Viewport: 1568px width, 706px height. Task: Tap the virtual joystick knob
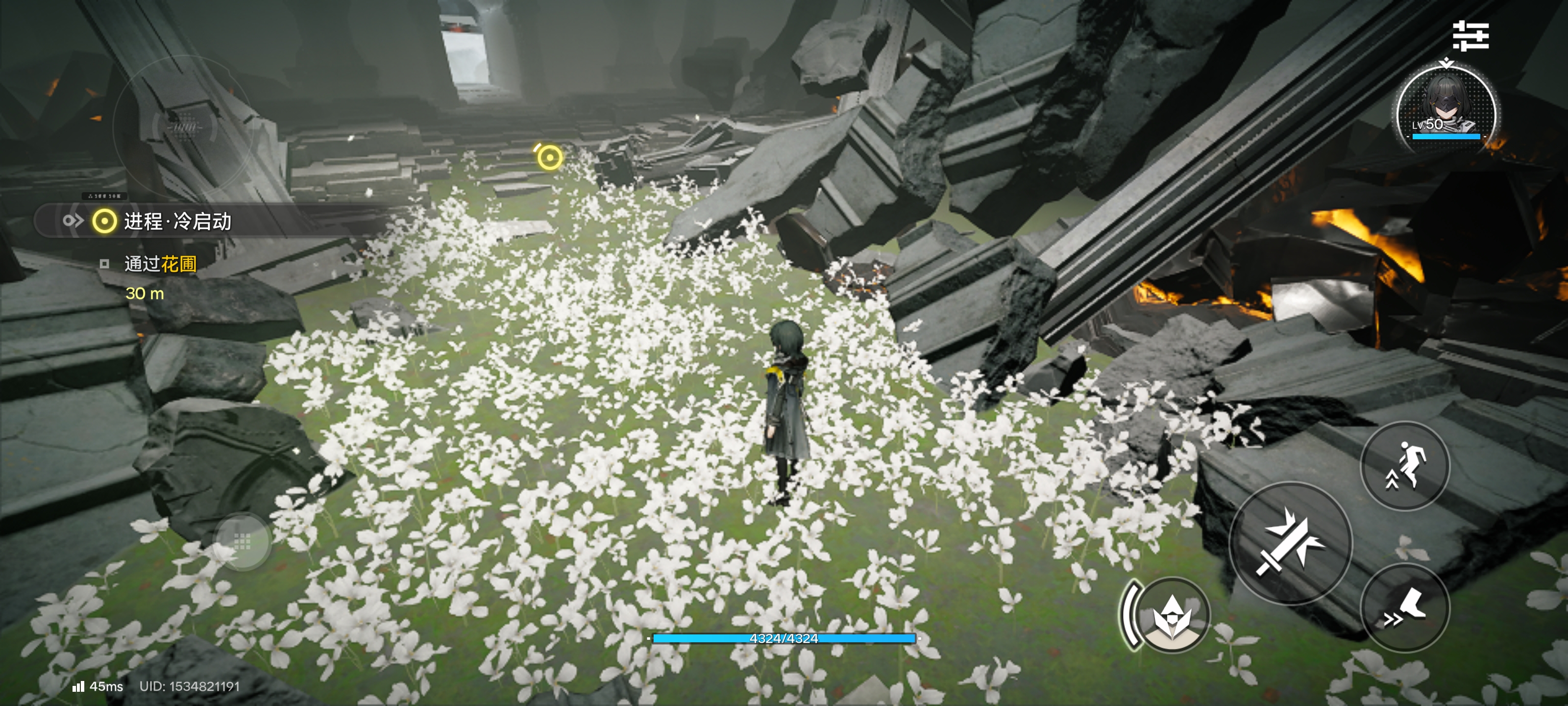point(243,541)
